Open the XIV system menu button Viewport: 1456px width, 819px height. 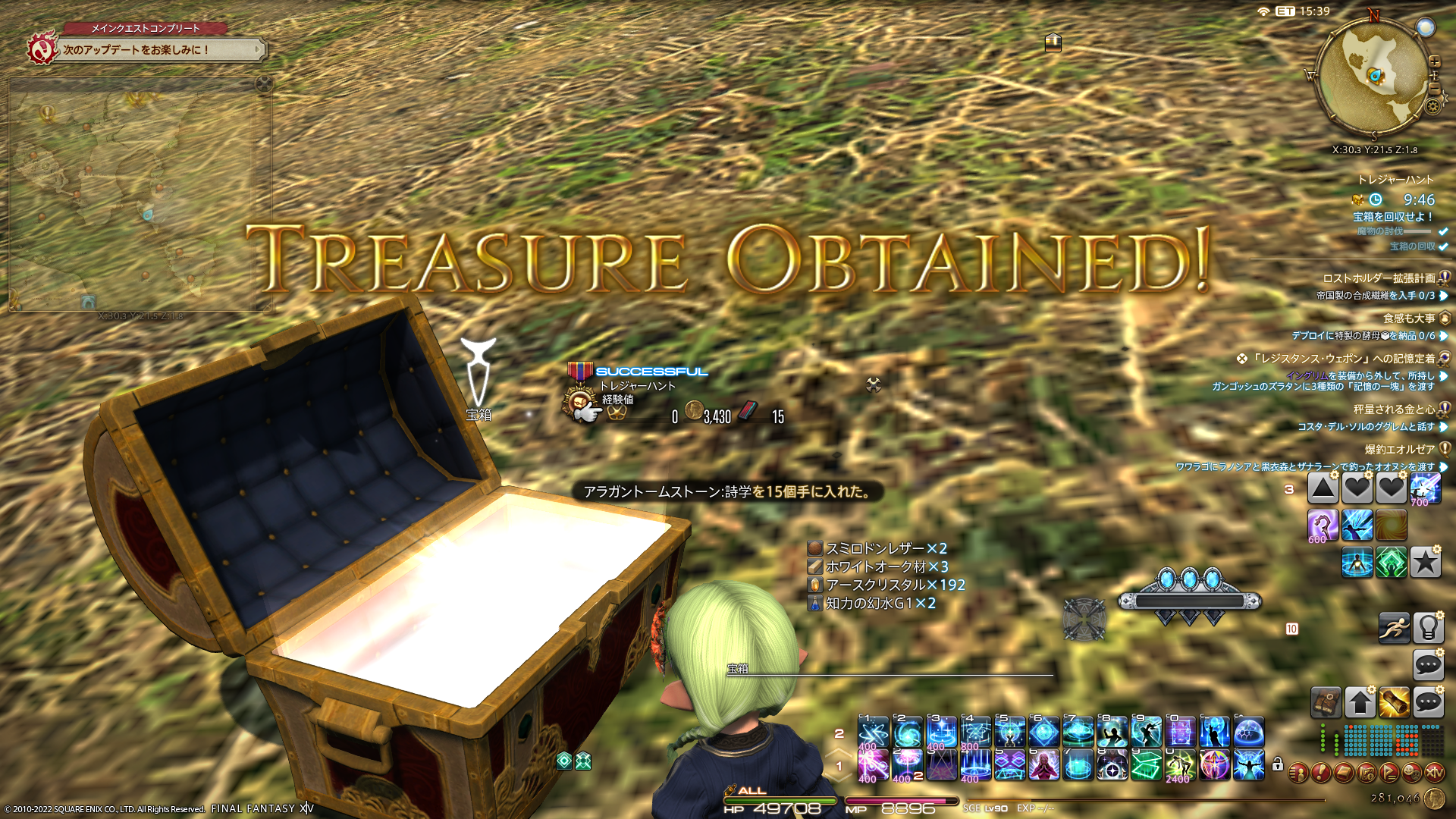(x=1434, y=773)
